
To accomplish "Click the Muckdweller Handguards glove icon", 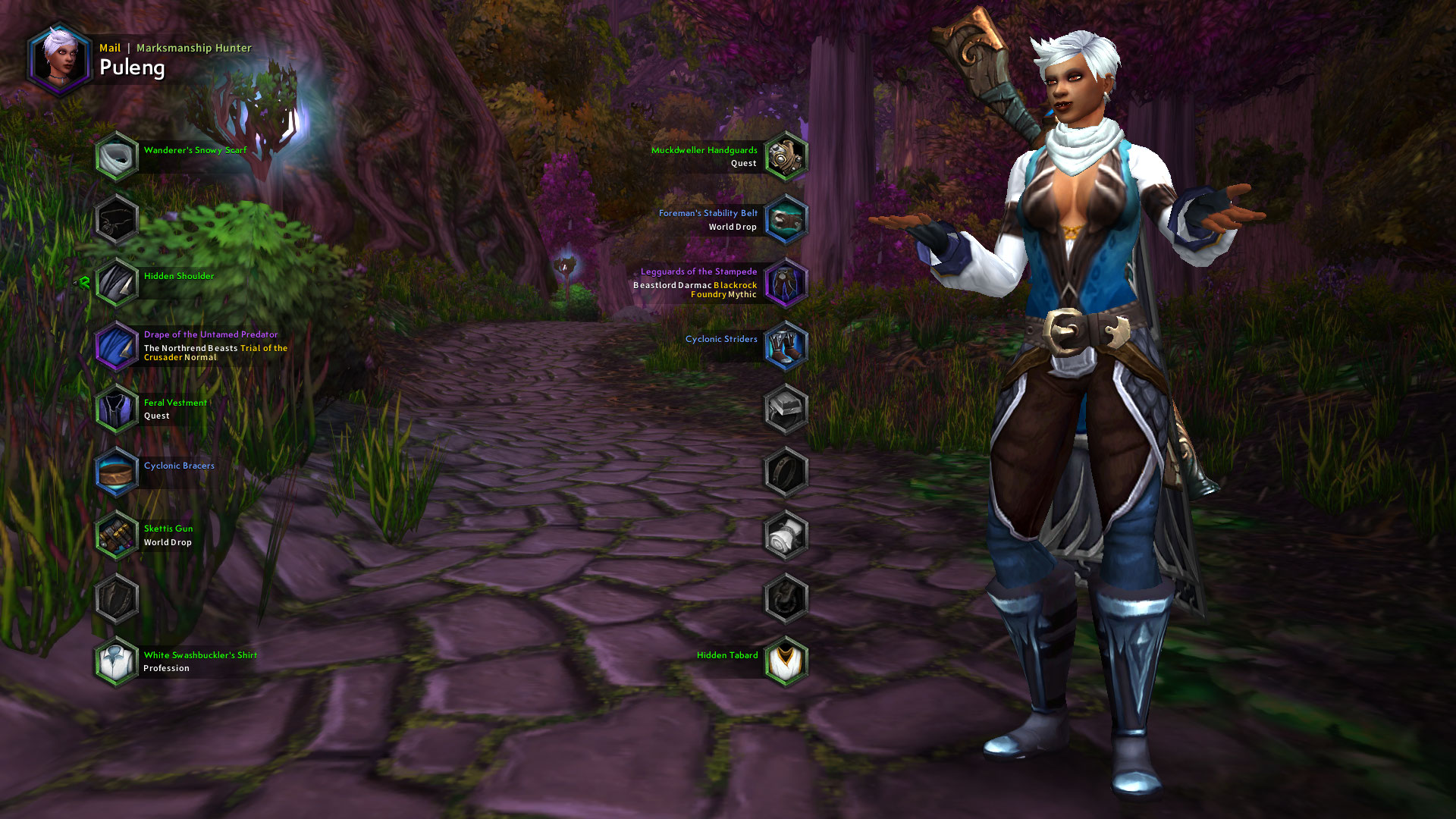I will [785, 155].
